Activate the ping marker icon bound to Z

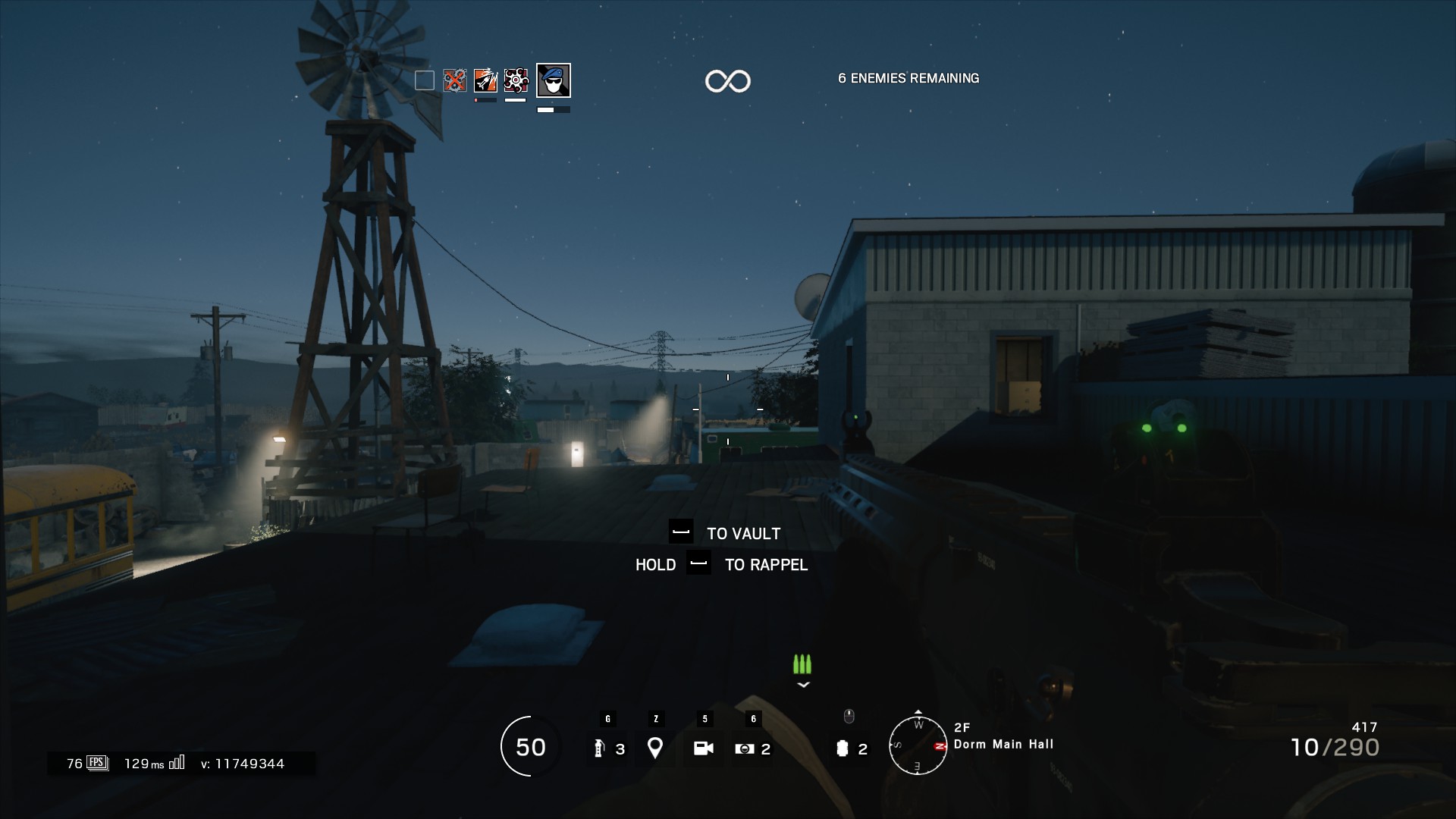(655, 747)
